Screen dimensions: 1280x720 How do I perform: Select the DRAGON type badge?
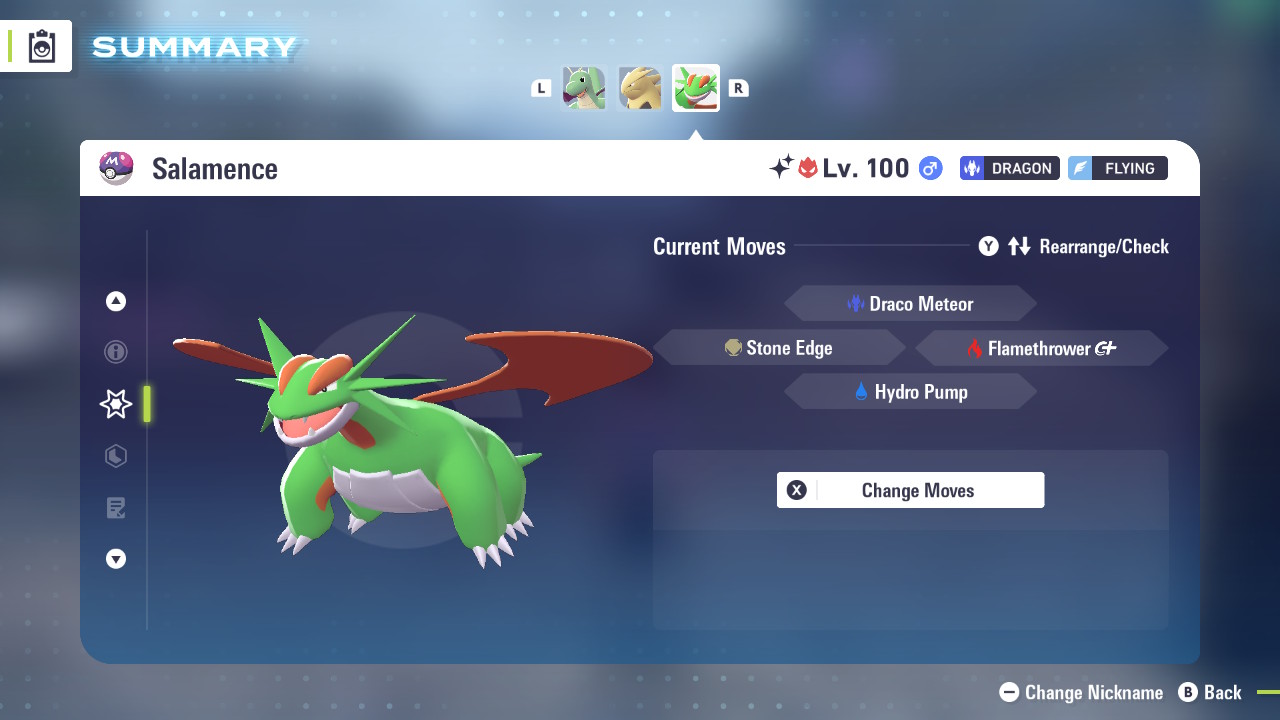point(1008,168)
